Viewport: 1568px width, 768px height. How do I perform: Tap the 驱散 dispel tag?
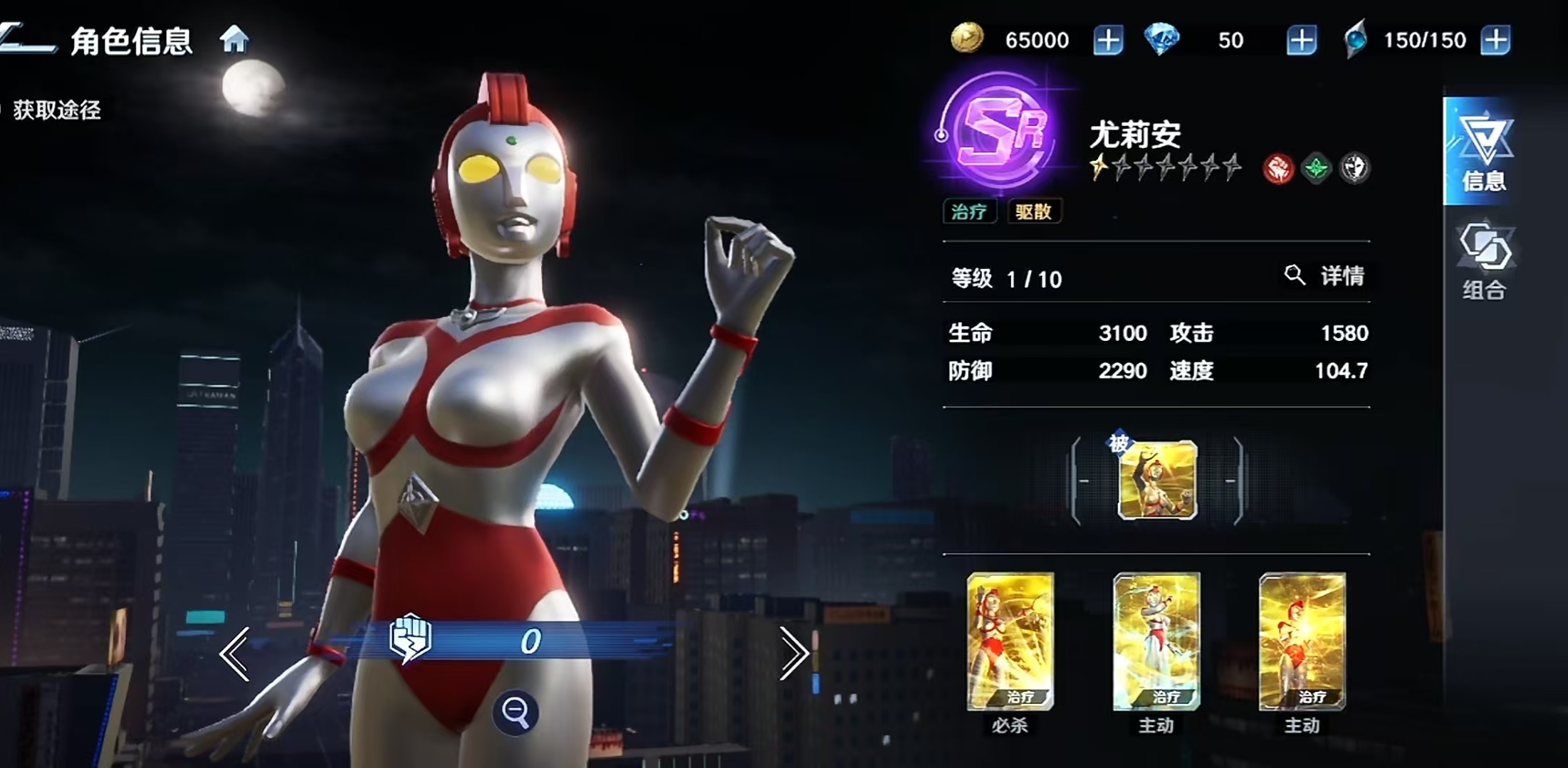coord(1034,211)
